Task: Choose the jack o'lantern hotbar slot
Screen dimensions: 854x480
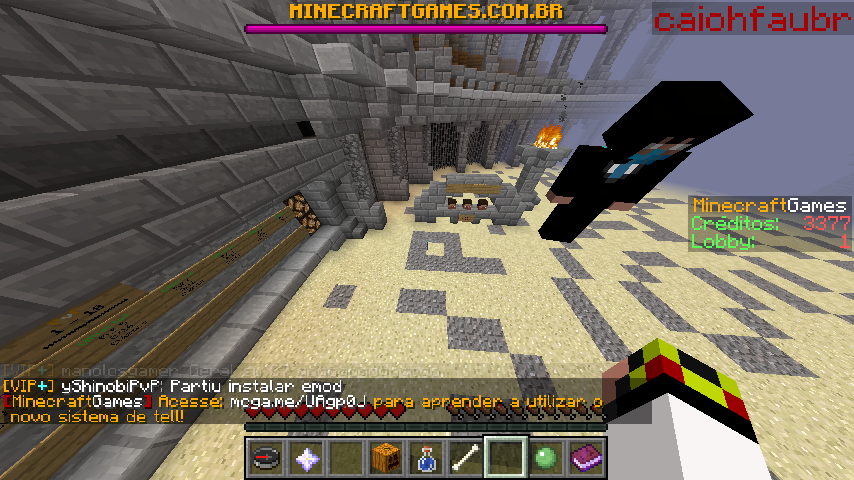Action: click(x=385, y=458)
